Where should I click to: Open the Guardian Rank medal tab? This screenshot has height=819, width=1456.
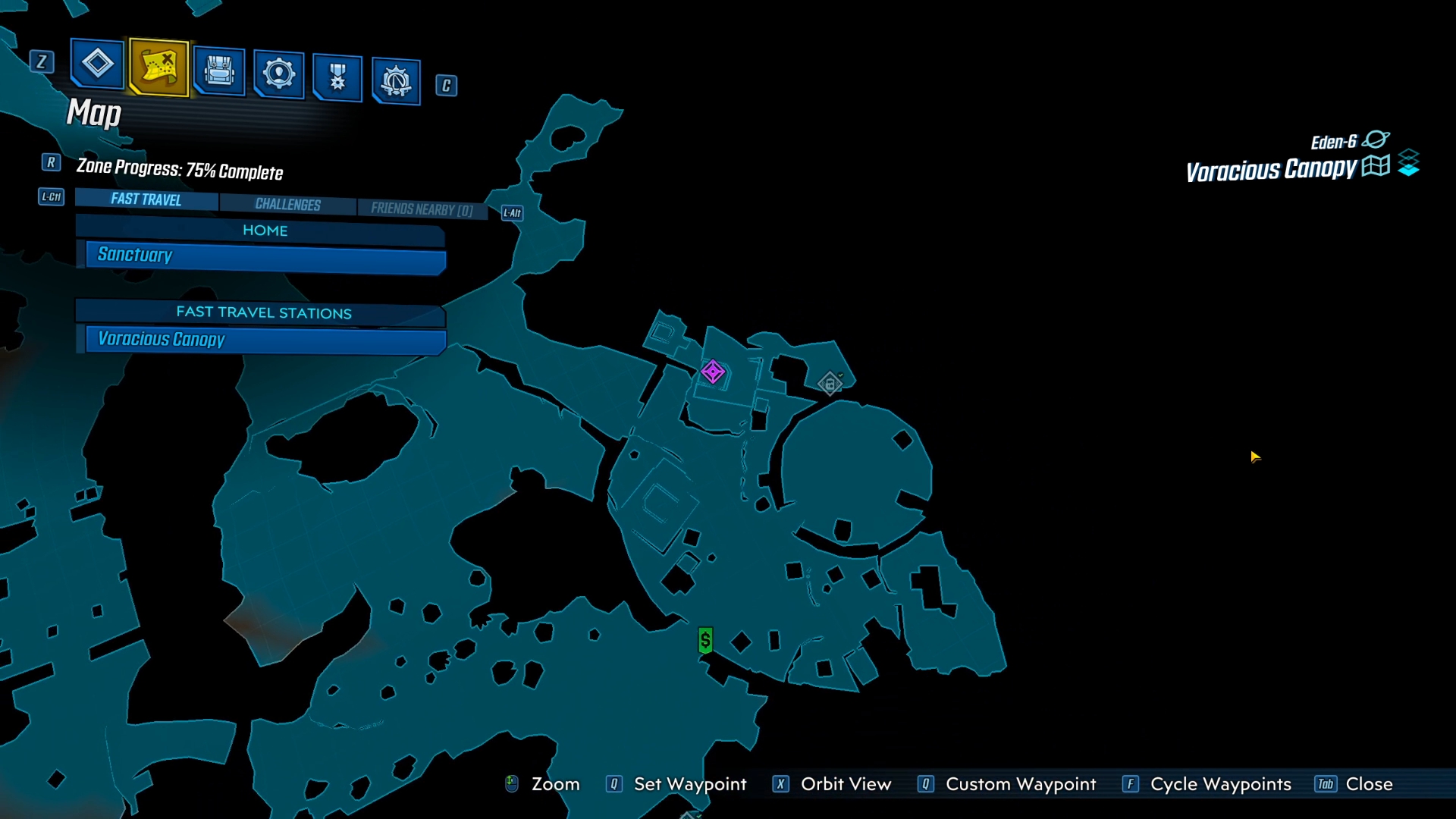coord(337,77)
